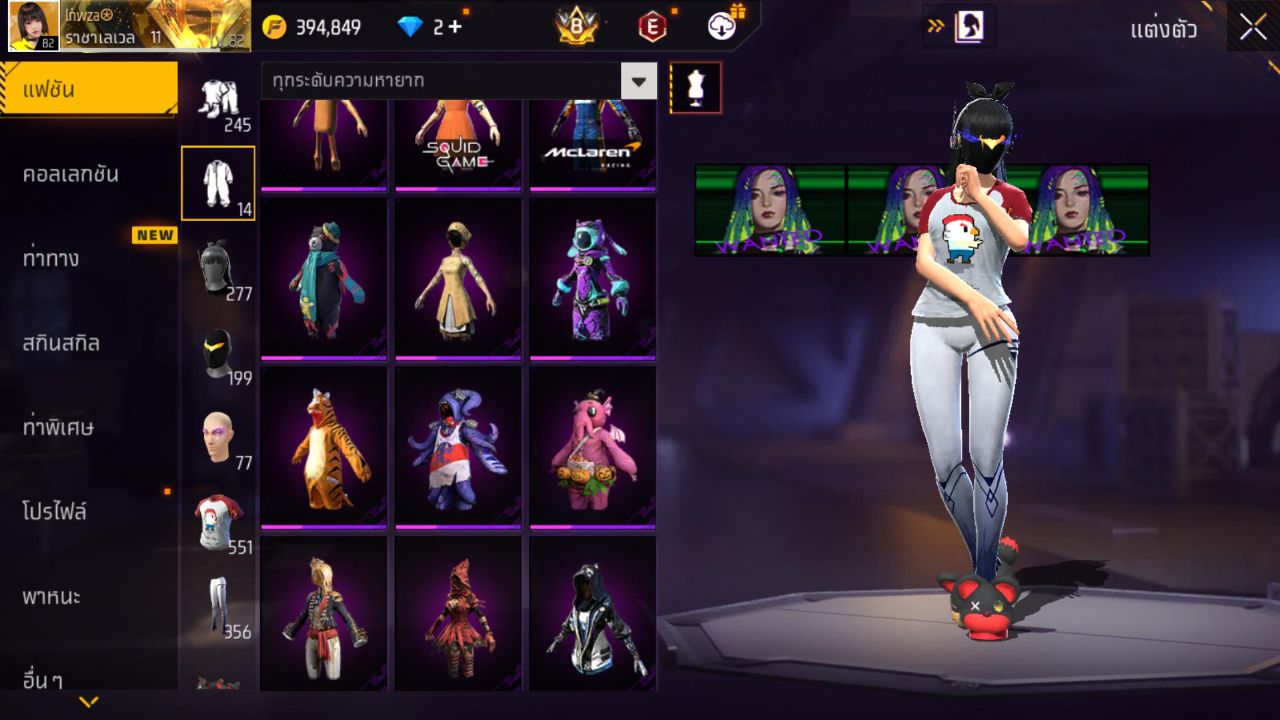Switch to the แฟชัน tab
This screenshot has width=1280, height=720.
pyautogui.click(x=88, y=90)
